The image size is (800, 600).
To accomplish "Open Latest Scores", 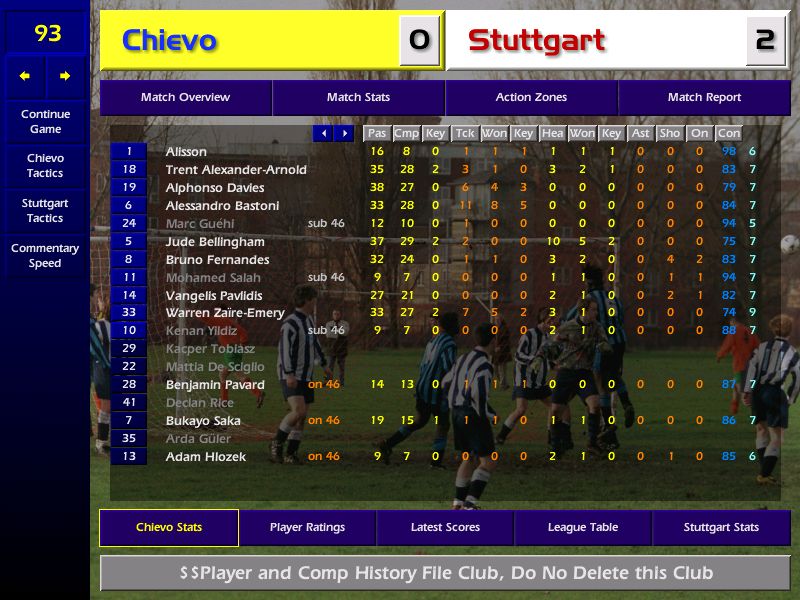I will point(445,528).
